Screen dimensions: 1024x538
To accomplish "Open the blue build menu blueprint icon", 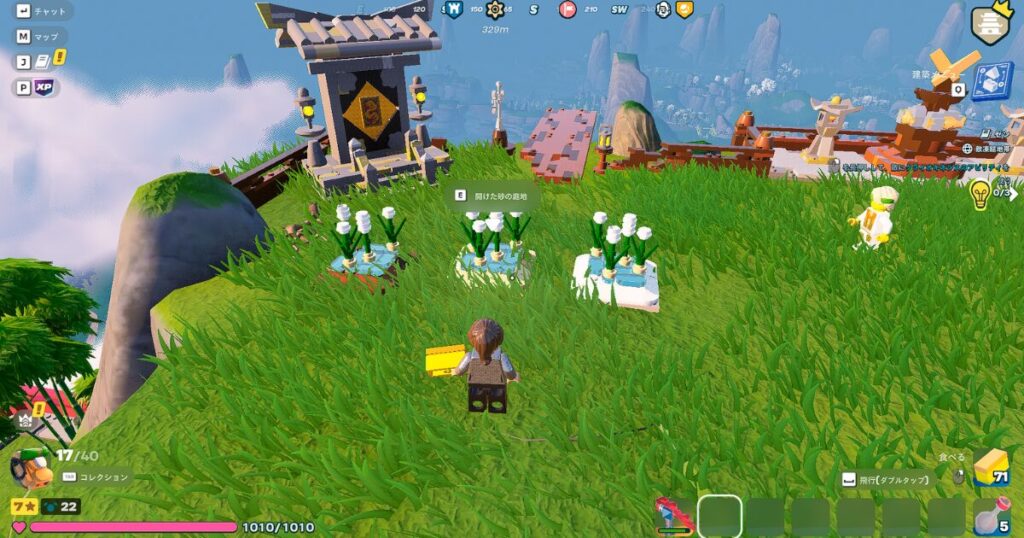I will tap(992, 81).
